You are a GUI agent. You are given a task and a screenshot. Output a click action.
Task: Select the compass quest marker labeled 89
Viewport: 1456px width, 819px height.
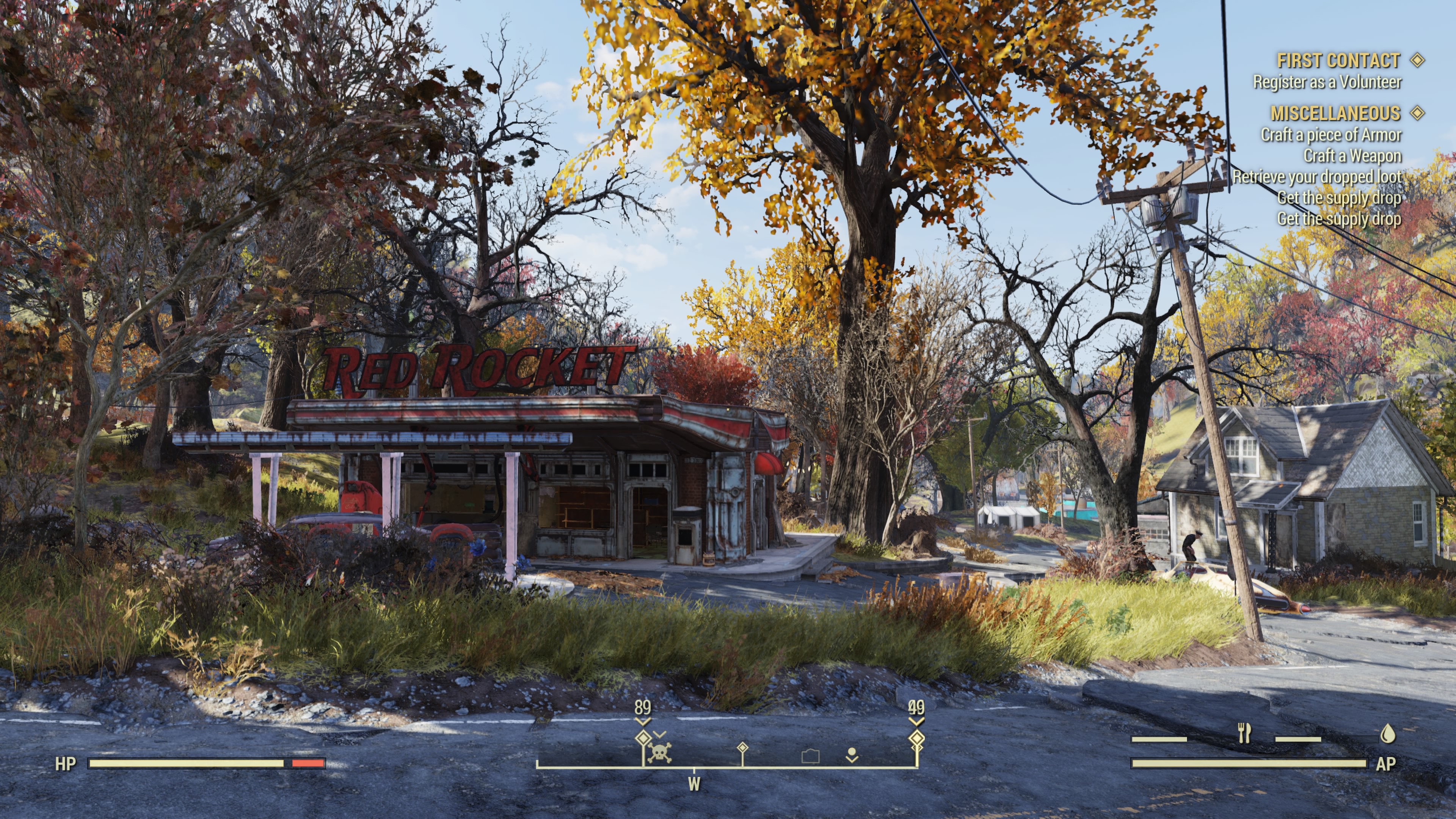(643, 738)
